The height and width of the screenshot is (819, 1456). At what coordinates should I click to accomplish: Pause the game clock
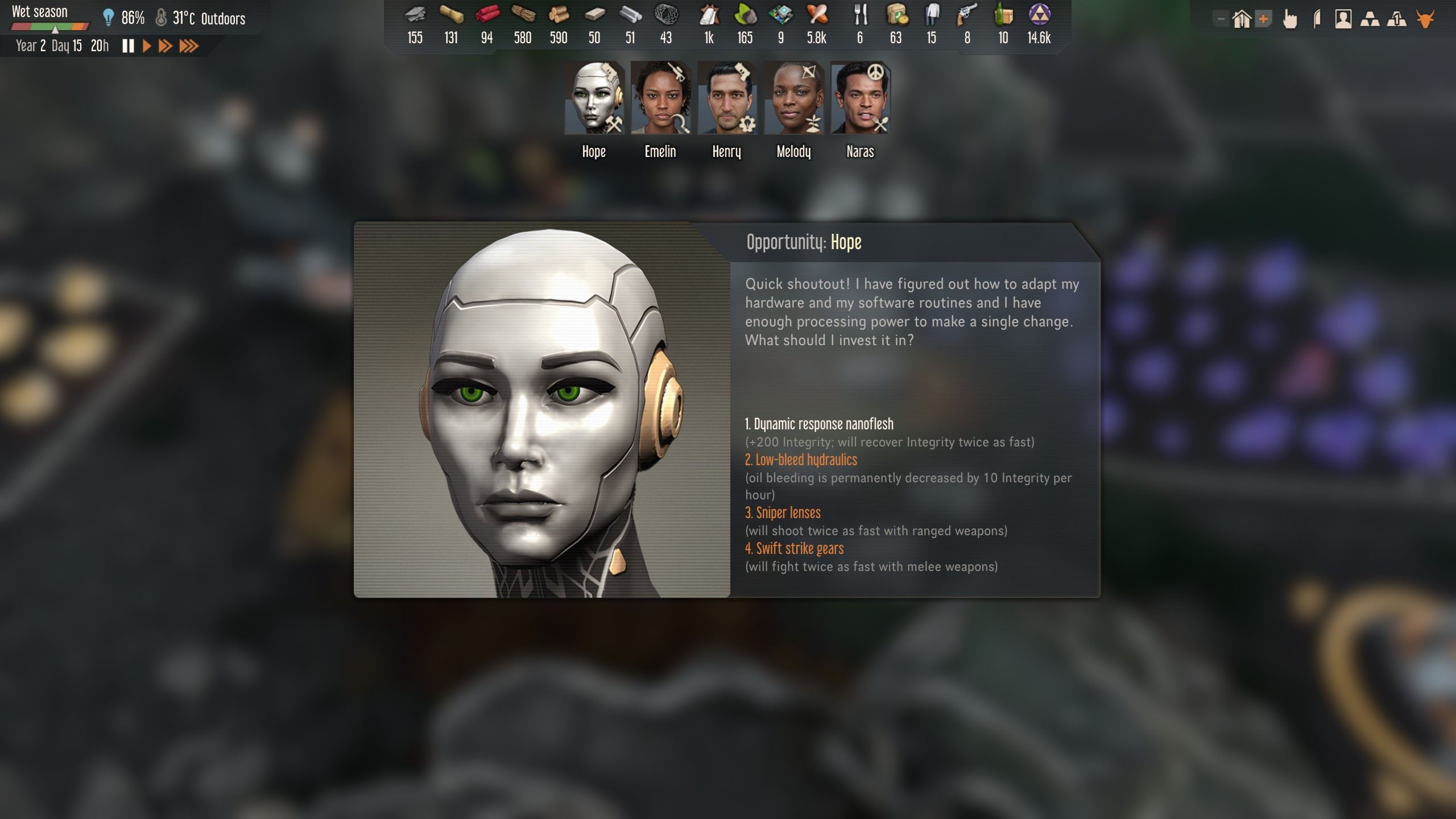click(x=129, y=46)
